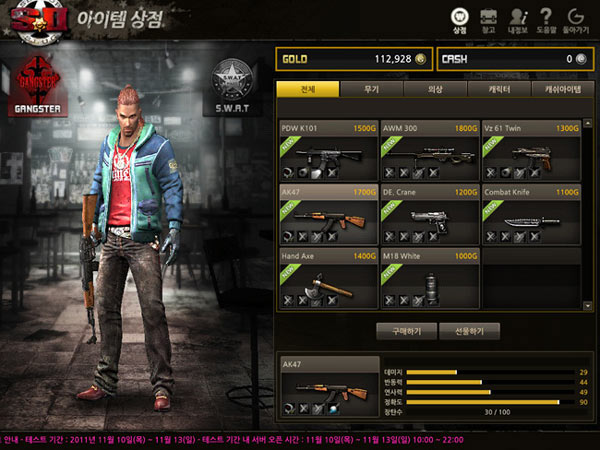Switch to the 전체 (all) tab

click(x=307, y=90)
